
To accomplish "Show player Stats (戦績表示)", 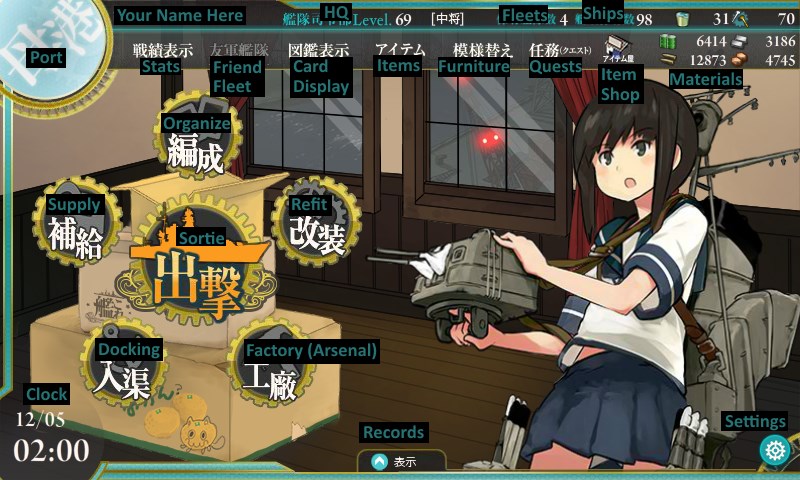I will click(162, 49).
